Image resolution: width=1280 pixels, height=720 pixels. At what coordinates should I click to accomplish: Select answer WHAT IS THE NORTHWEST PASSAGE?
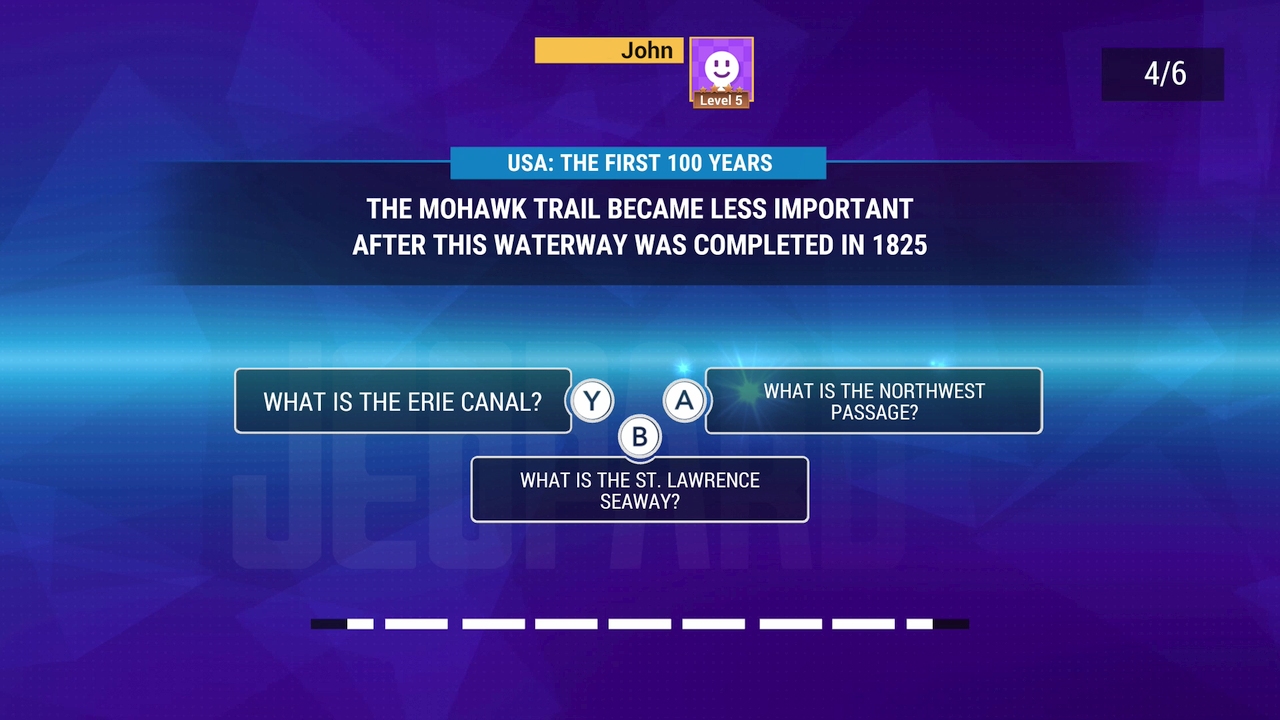coord(873,400)
